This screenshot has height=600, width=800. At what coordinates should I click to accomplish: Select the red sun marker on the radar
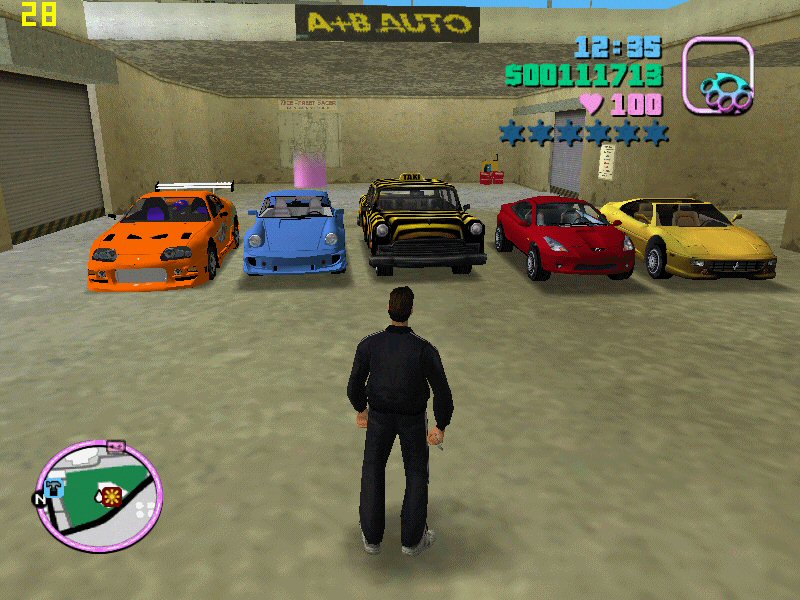(x=112, y=497)
